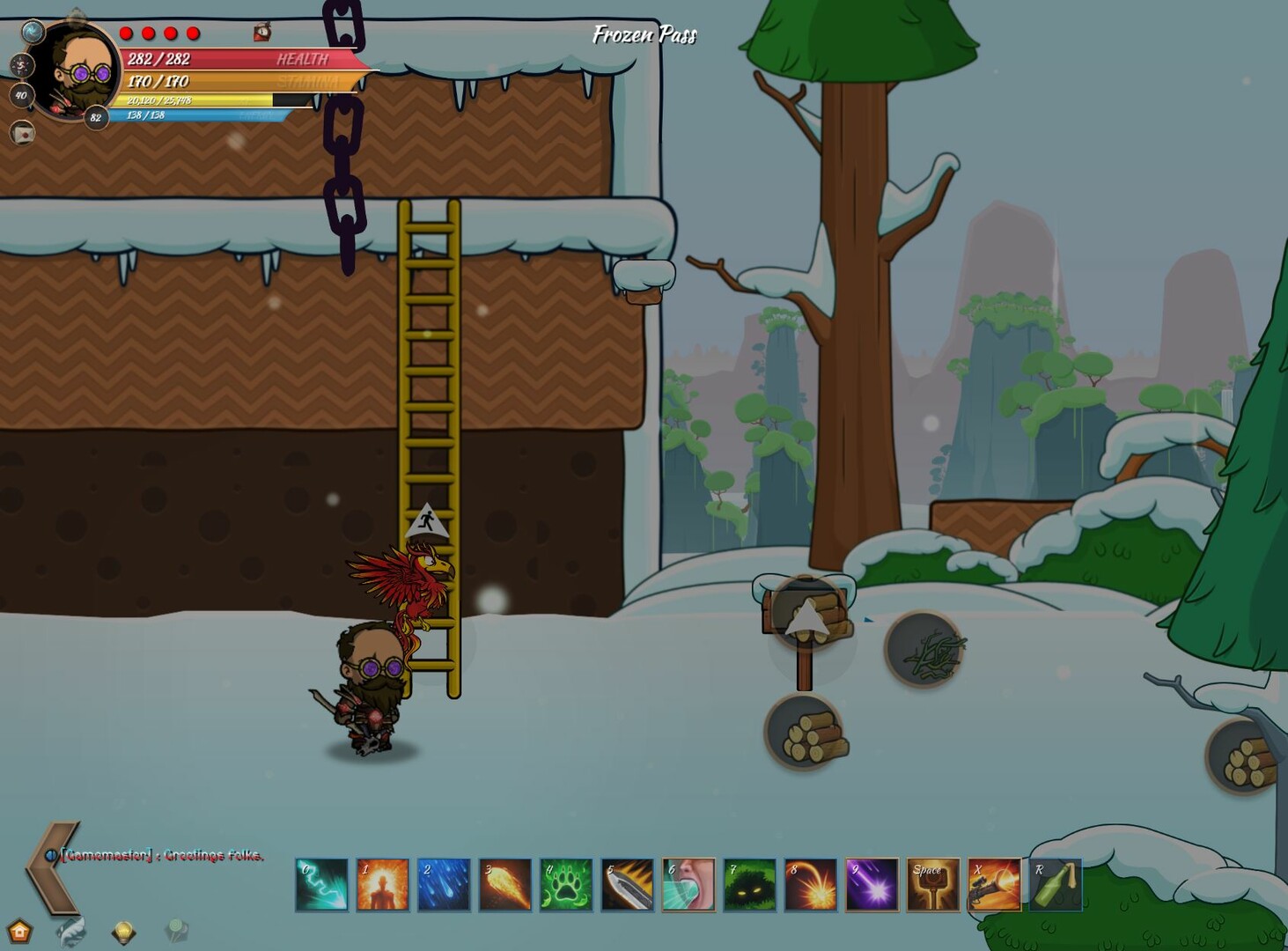Toggle the swirl icon above the character portrait
The height and width of the screenshot is (951, 1288).
click(33, 32)
